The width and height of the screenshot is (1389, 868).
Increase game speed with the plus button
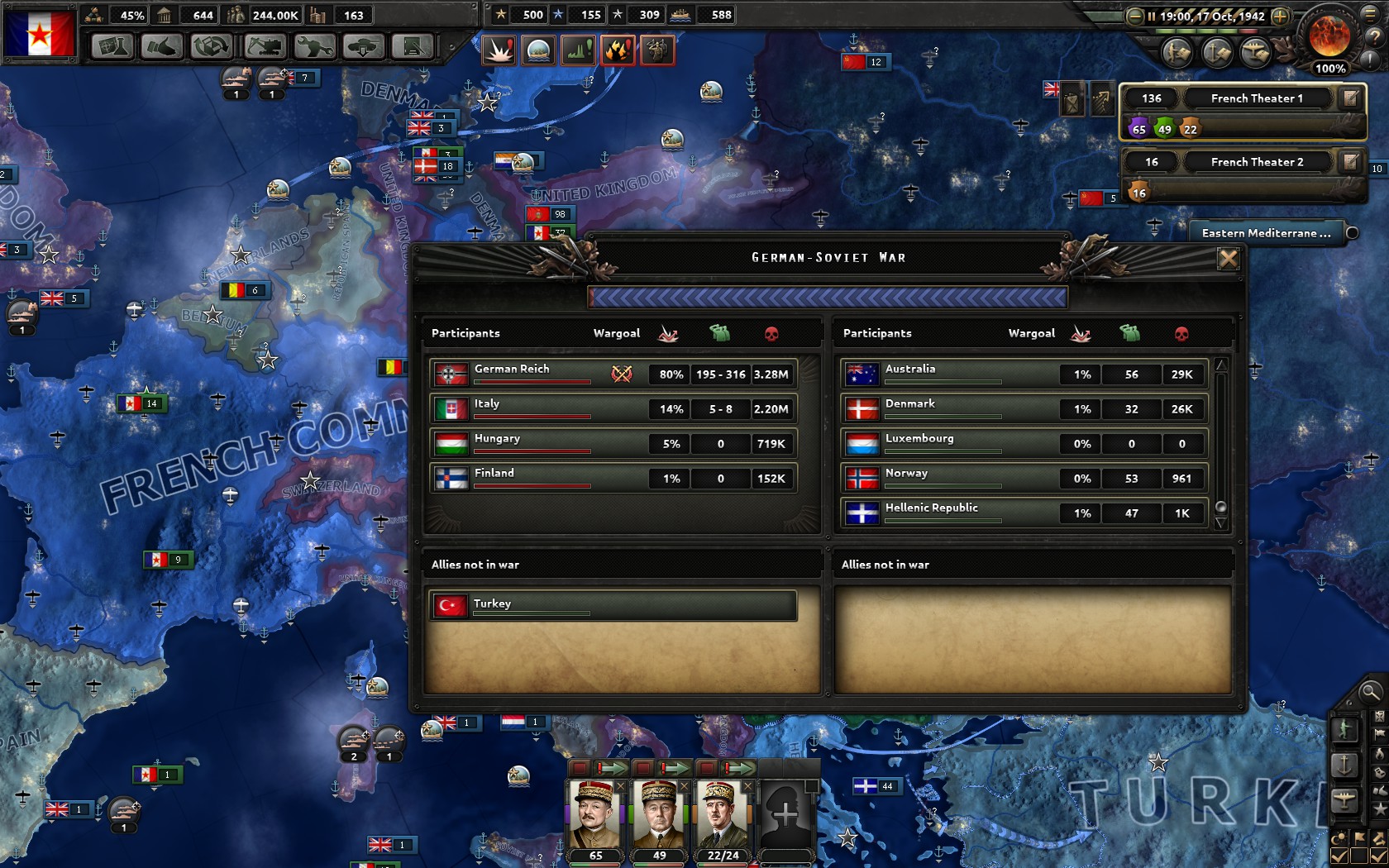click(x=1279, y=16)
